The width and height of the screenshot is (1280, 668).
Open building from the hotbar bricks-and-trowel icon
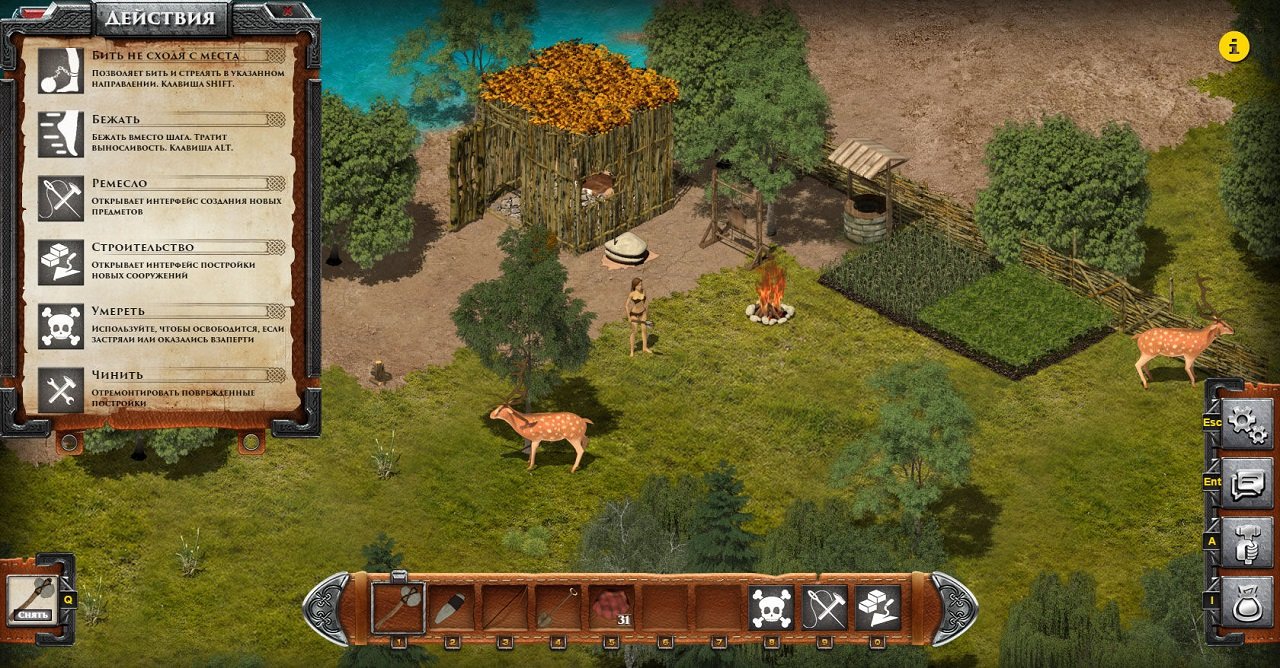(878, 607)
